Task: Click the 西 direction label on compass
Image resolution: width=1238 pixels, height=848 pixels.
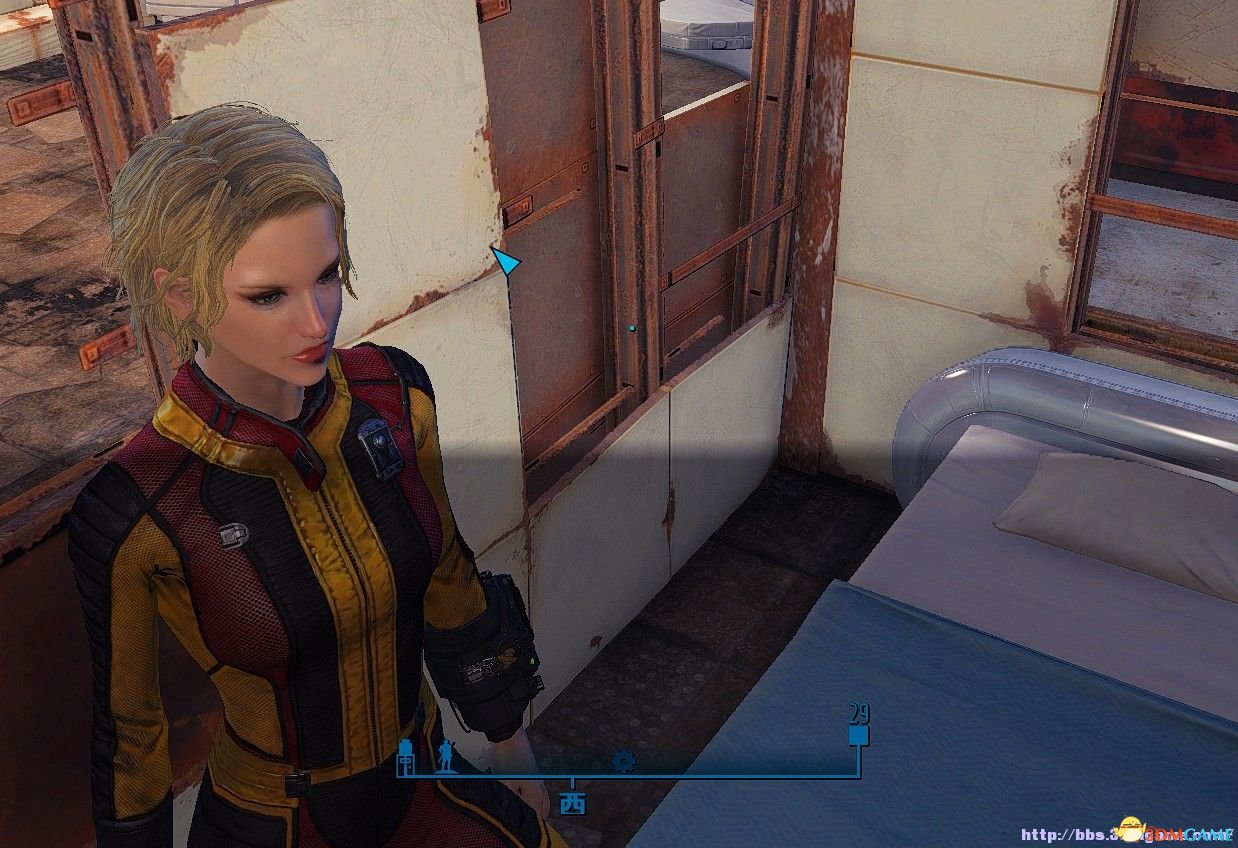Action: click(573, 803)
